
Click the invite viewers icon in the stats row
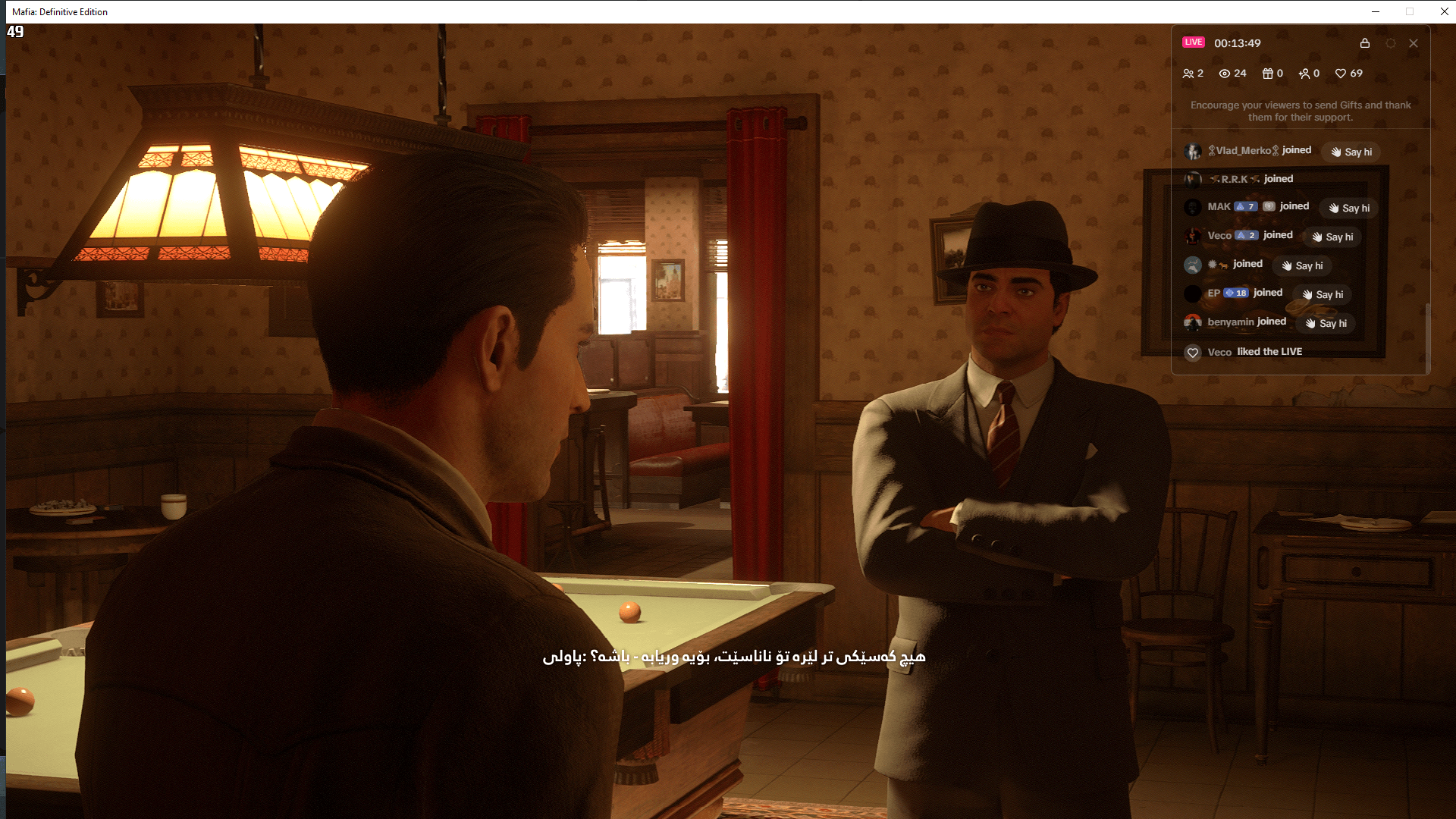pos(1304,74)
